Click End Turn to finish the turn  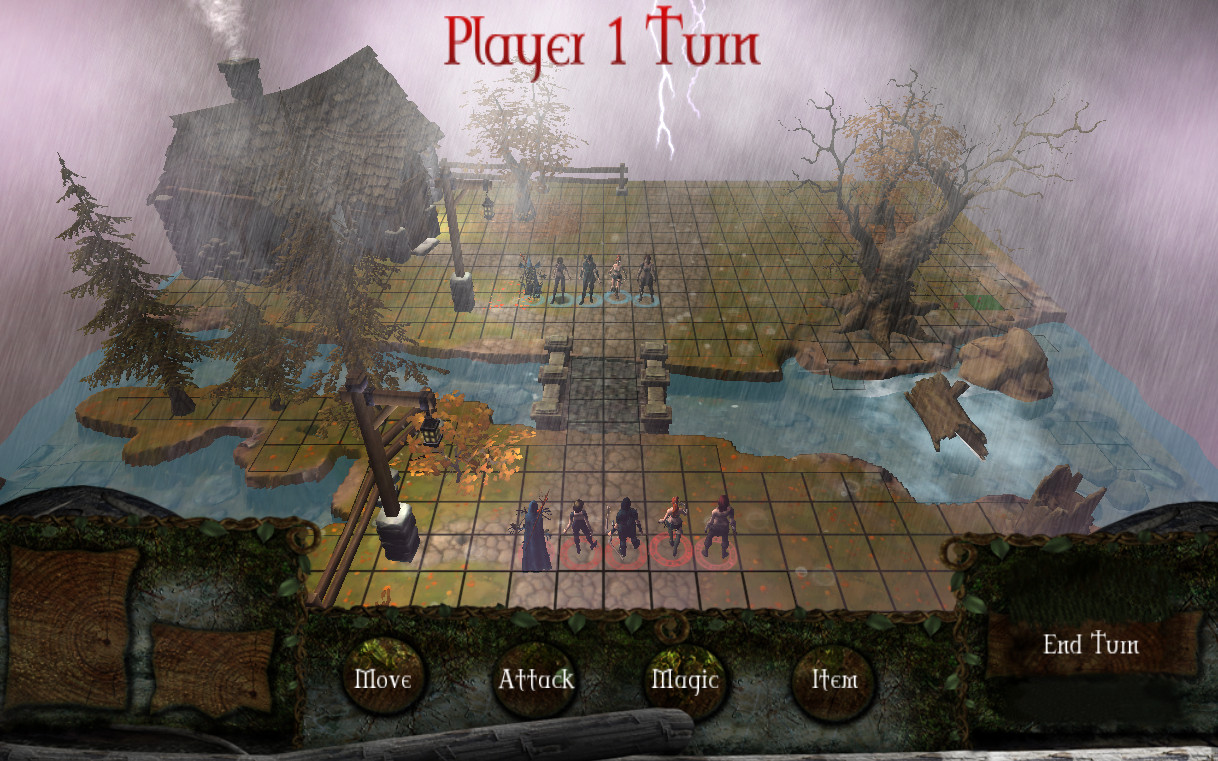(x=1091, y=645)
